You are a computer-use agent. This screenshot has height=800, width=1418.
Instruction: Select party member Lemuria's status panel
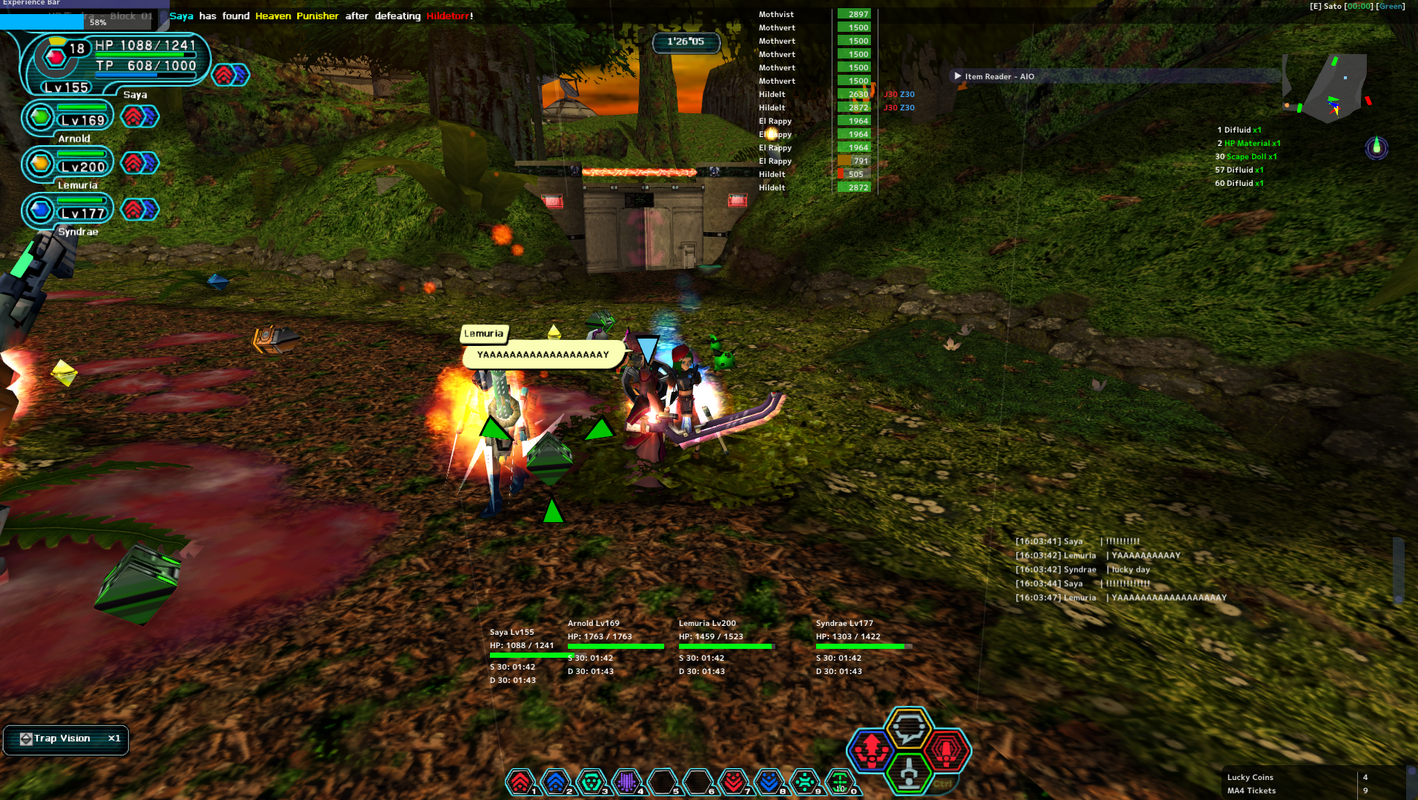[x=68, y=166]
